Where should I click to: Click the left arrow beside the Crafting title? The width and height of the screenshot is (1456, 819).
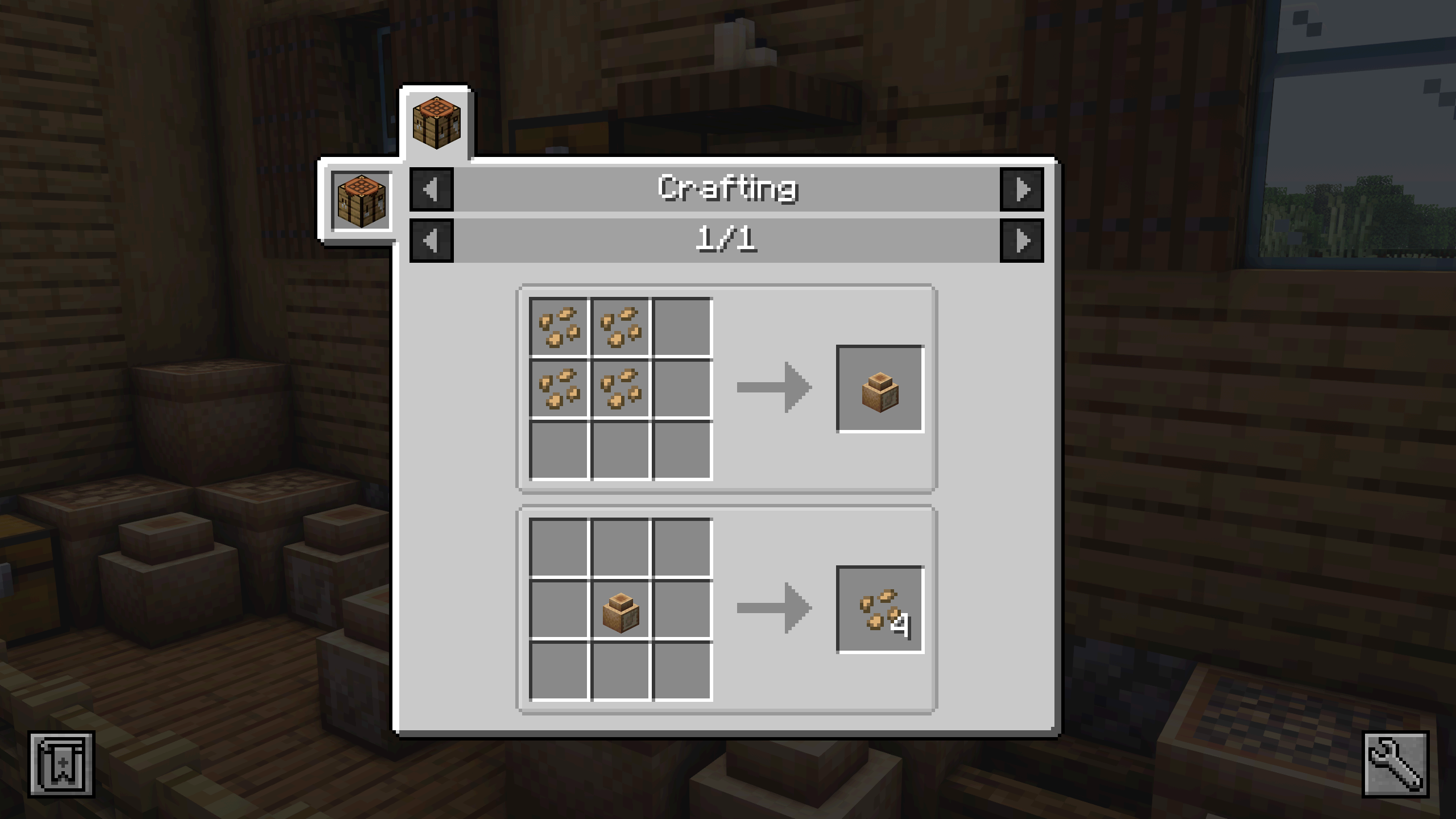tap(431, 189)
